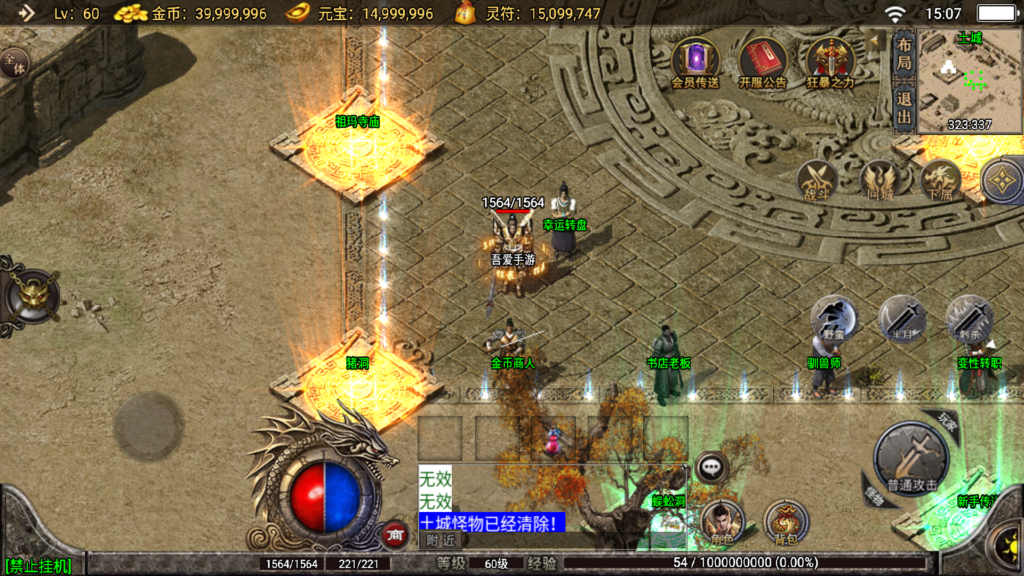Cast the 半月 half-moon sword skill
Viewport: 1024px width, 576px height.
tap(902, 318)
